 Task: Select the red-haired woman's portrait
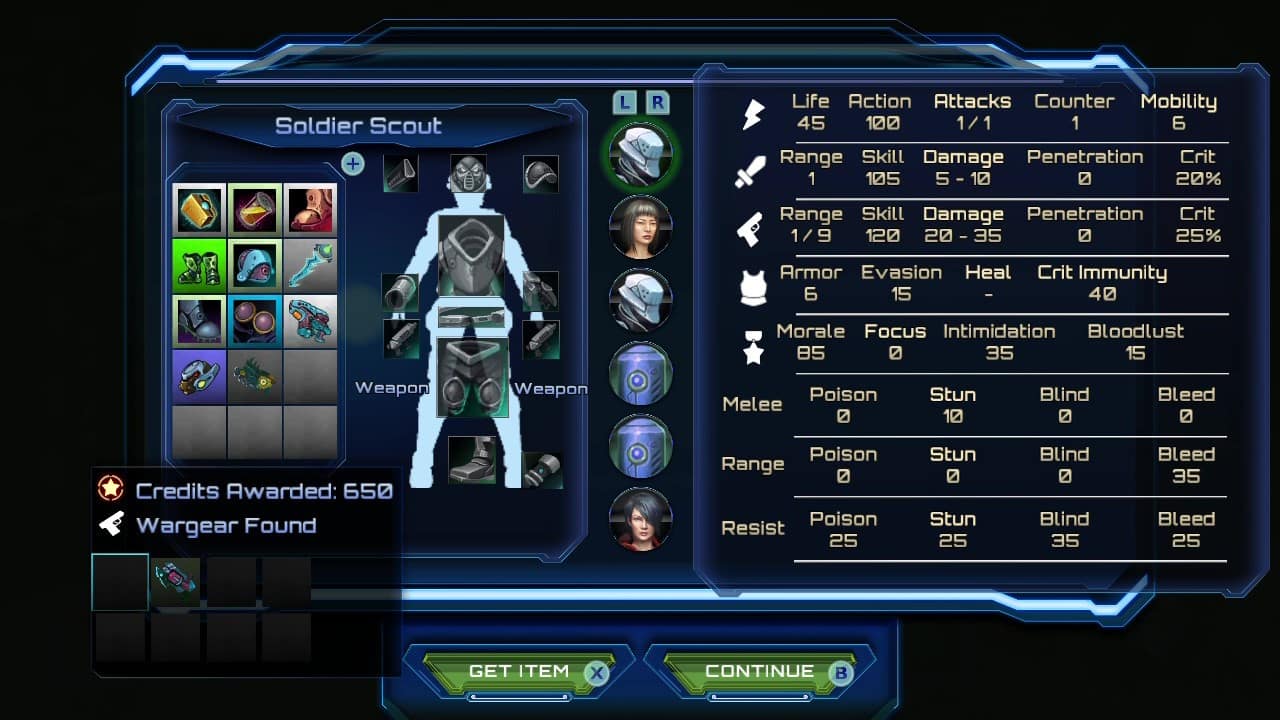(640, 519)
